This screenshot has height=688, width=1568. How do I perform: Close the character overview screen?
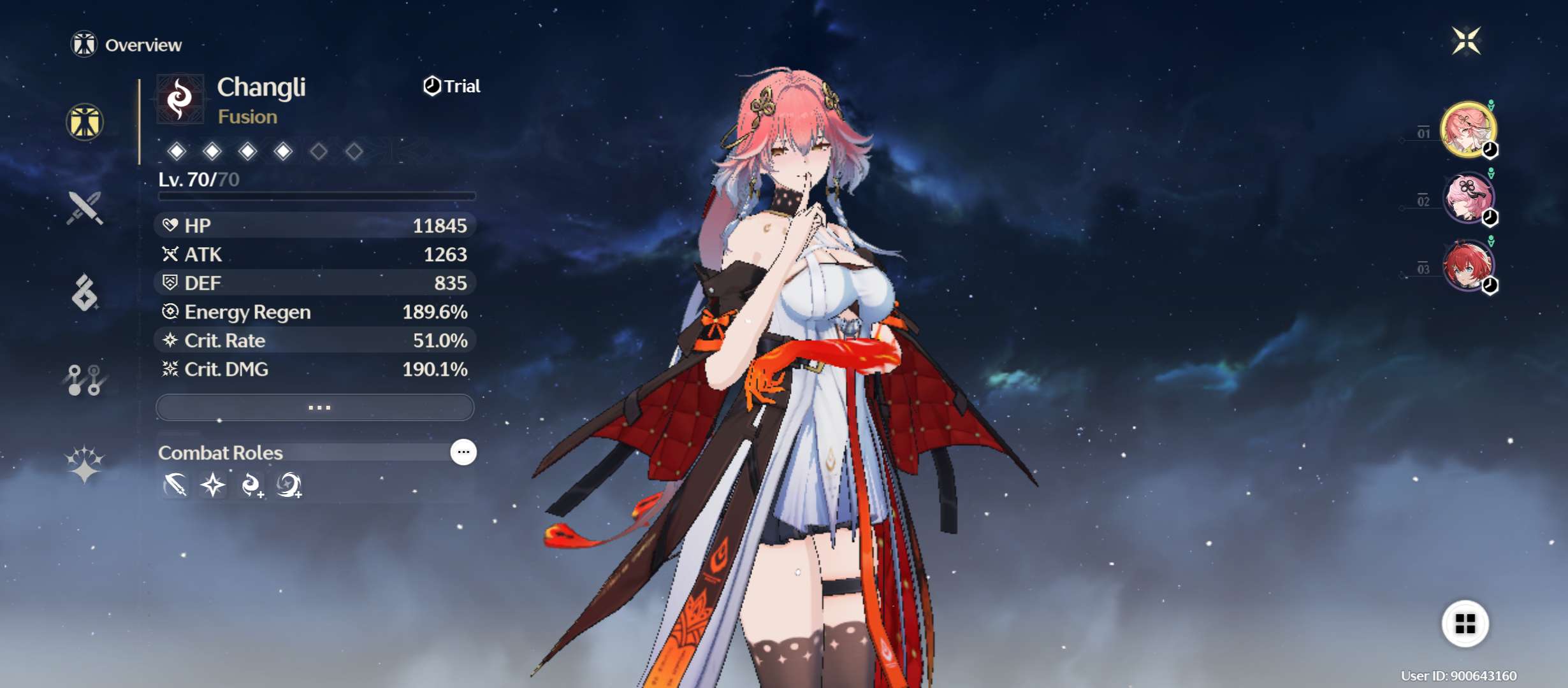point(1465,41)
